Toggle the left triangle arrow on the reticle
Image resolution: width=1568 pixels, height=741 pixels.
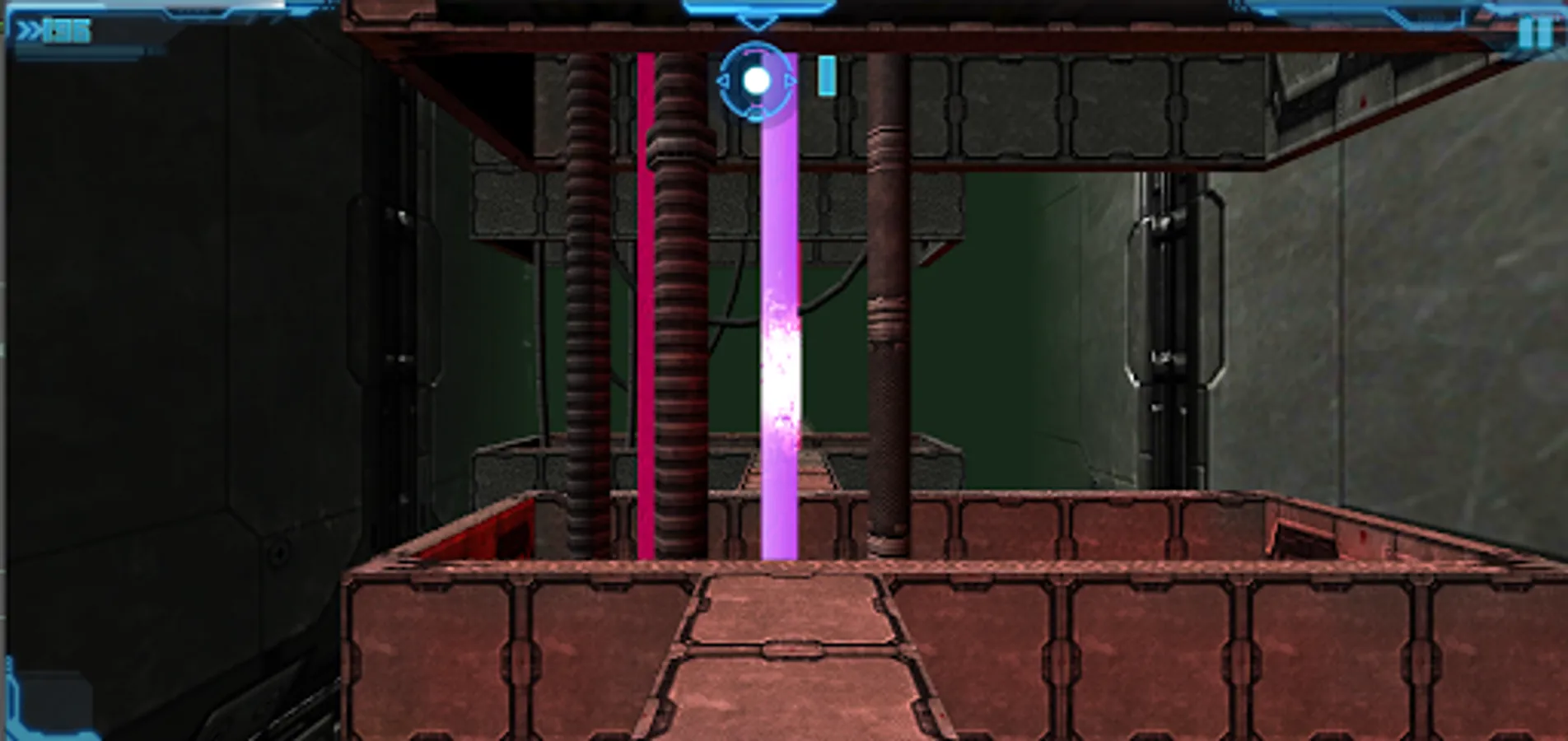pyautogui.click(x=723, y=80)
